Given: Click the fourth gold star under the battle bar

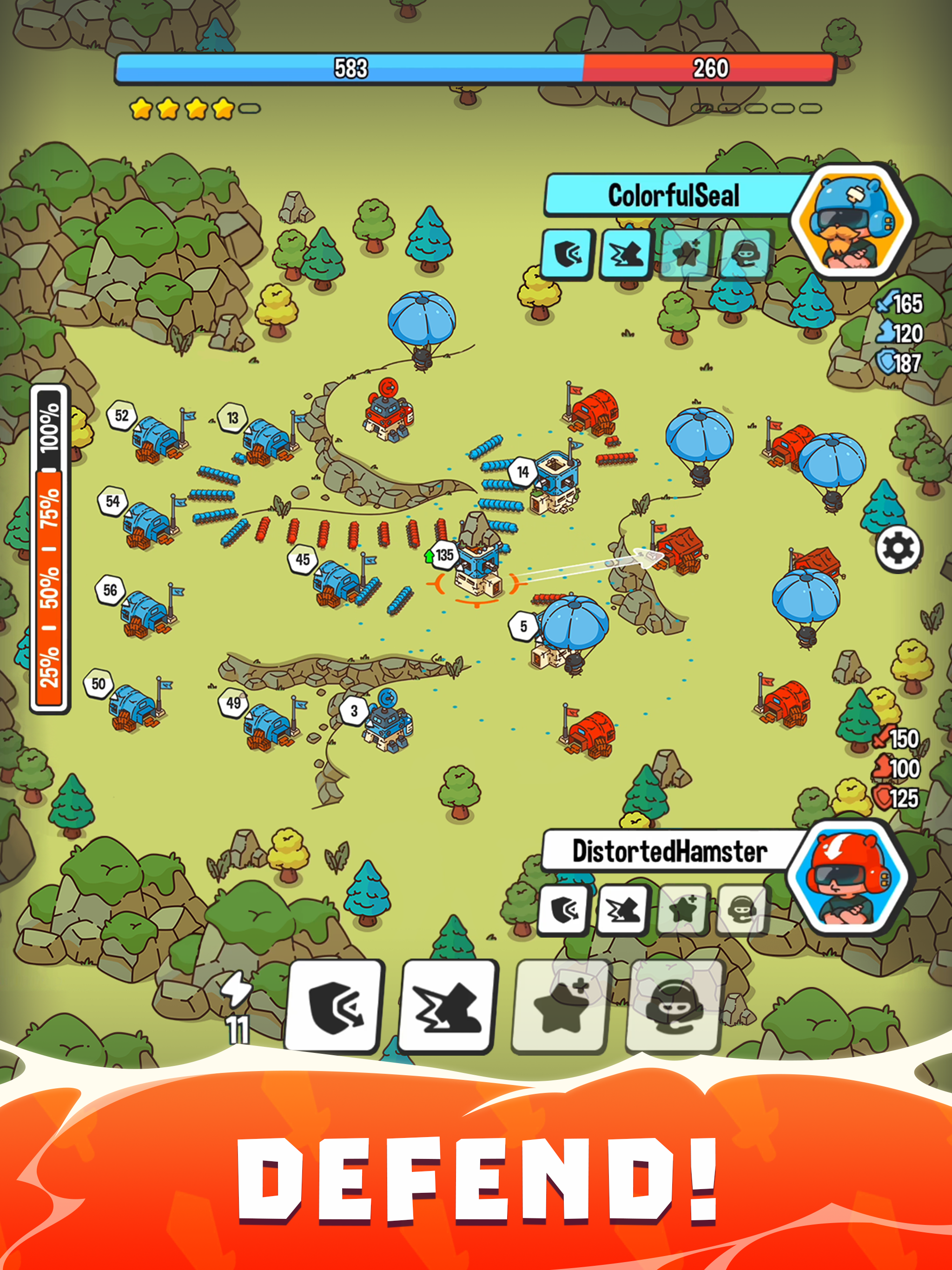Looking at the screenshot, I should [223, 107].
